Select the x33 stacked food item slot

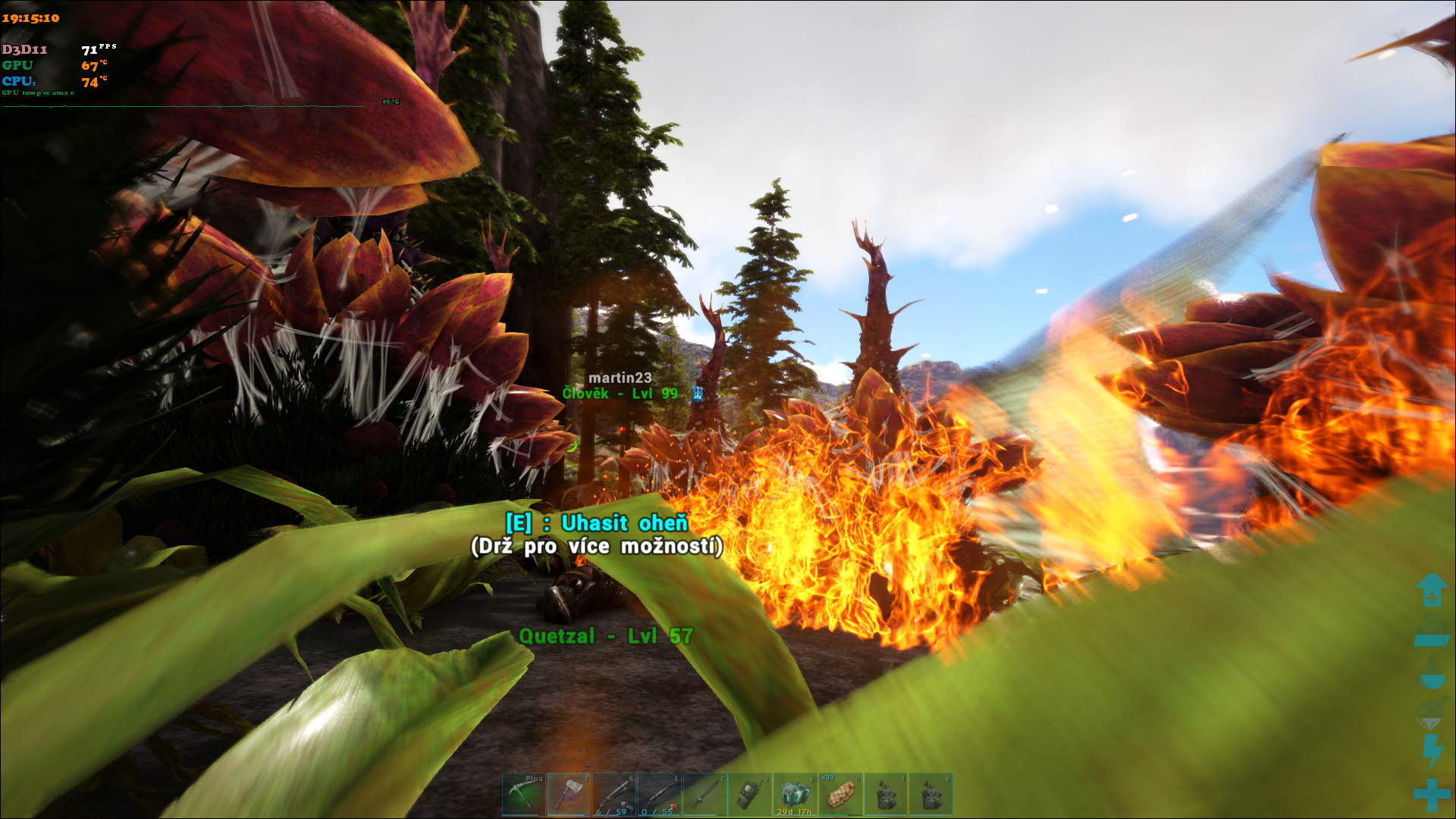click(840, 794)
